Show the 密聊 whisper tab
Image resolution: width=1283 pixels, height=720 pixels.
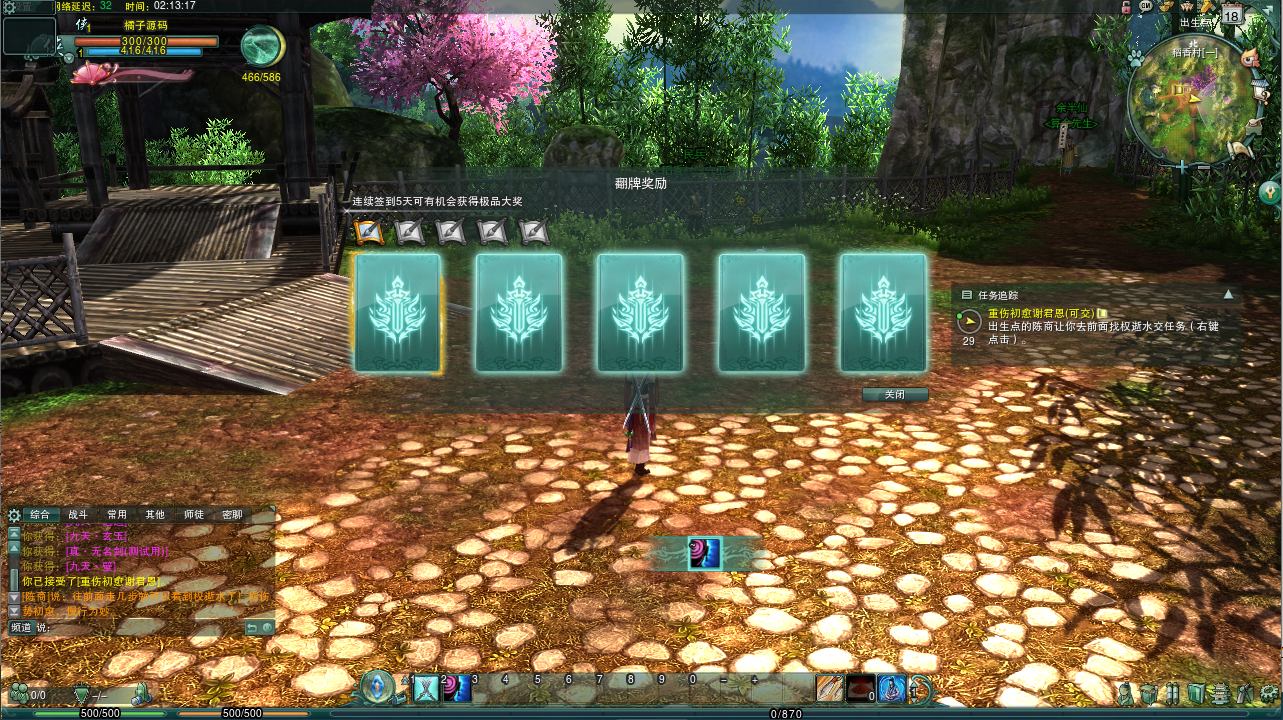(232, 515)
